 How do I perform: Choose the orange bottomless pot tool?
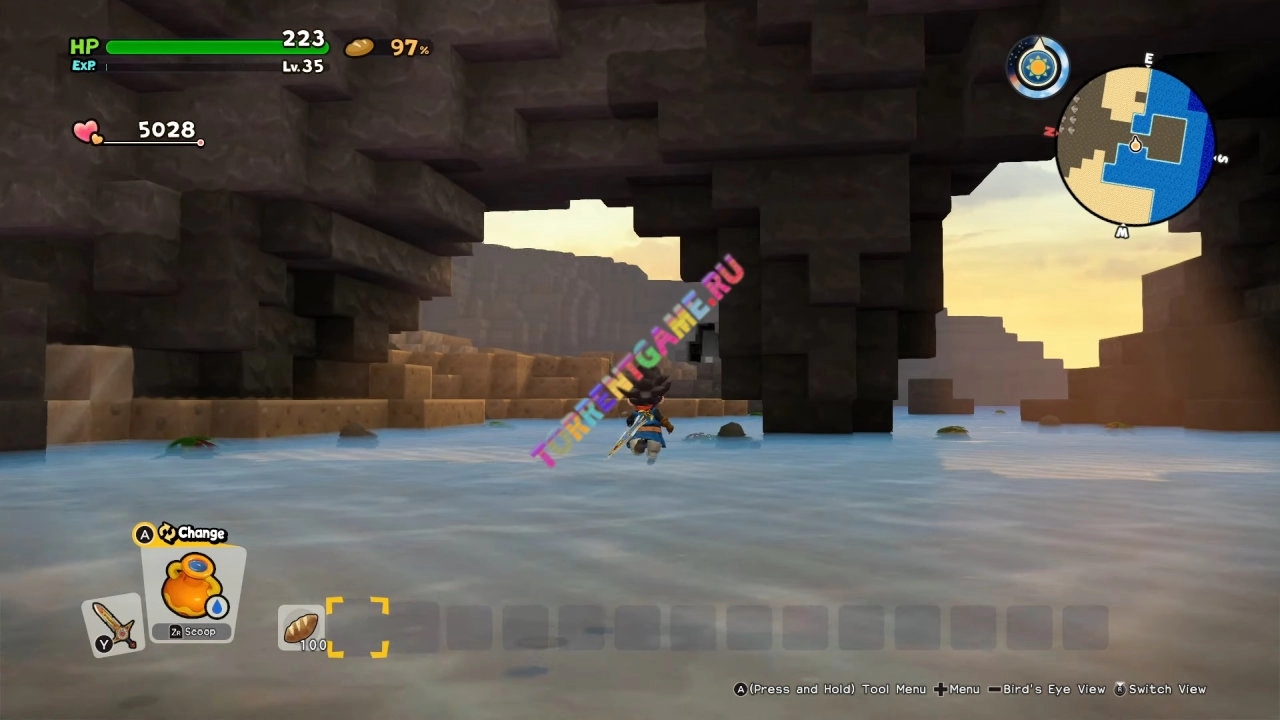coord(192,588)
